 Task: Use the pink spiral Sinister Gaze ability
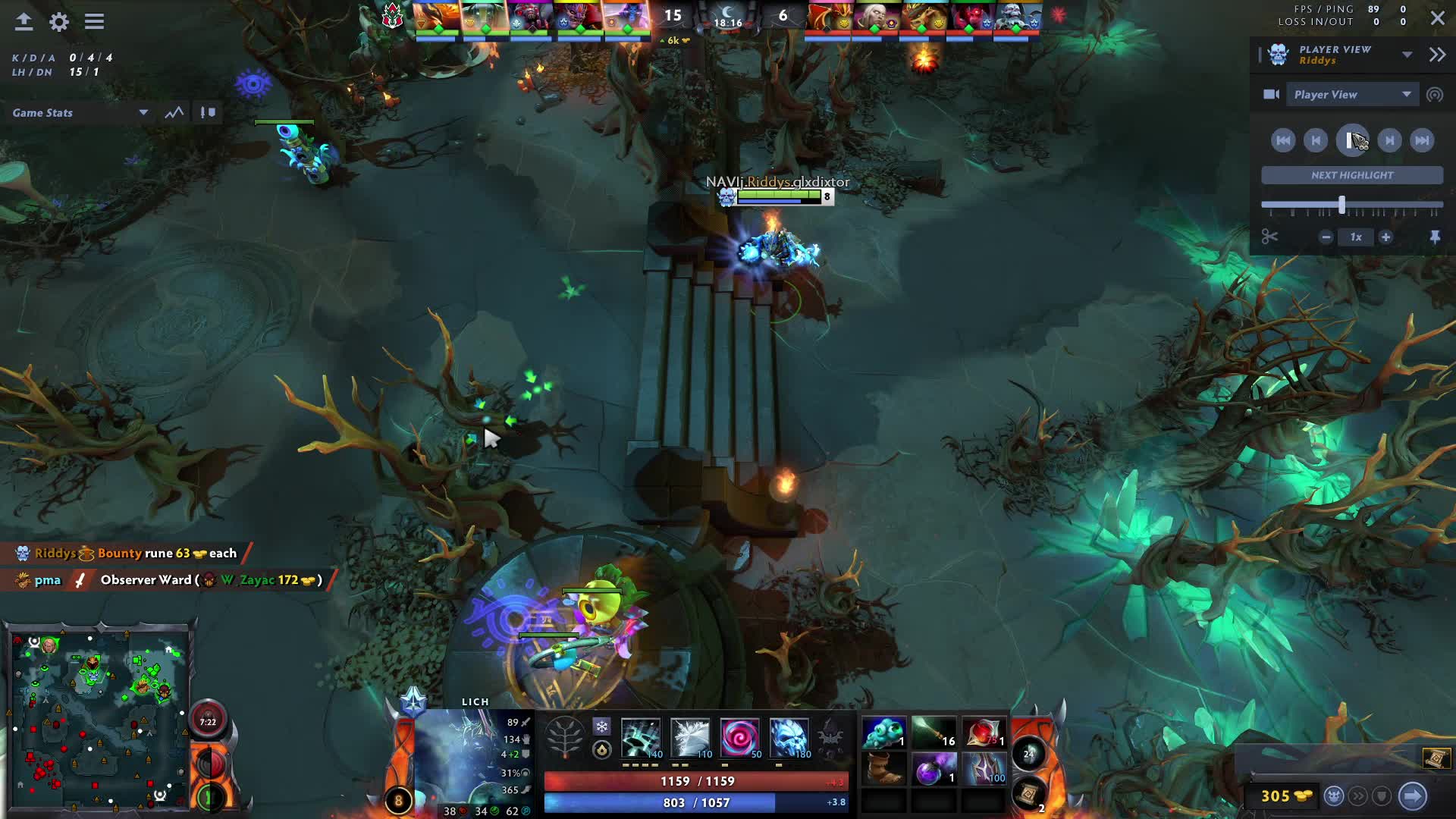pyautogui.click(x=739, y=738)
